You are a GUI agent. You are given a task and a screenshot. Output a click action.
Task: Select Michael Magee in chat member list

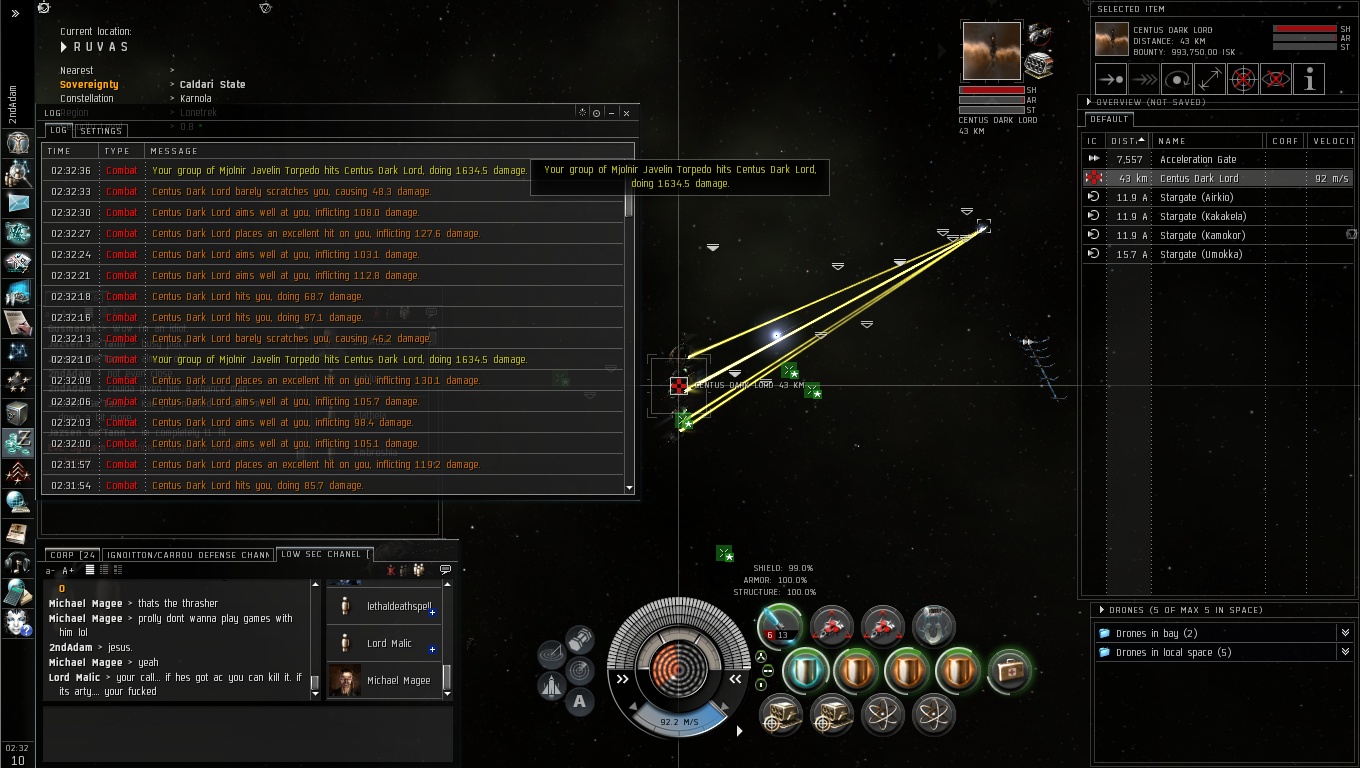[398, 681]
